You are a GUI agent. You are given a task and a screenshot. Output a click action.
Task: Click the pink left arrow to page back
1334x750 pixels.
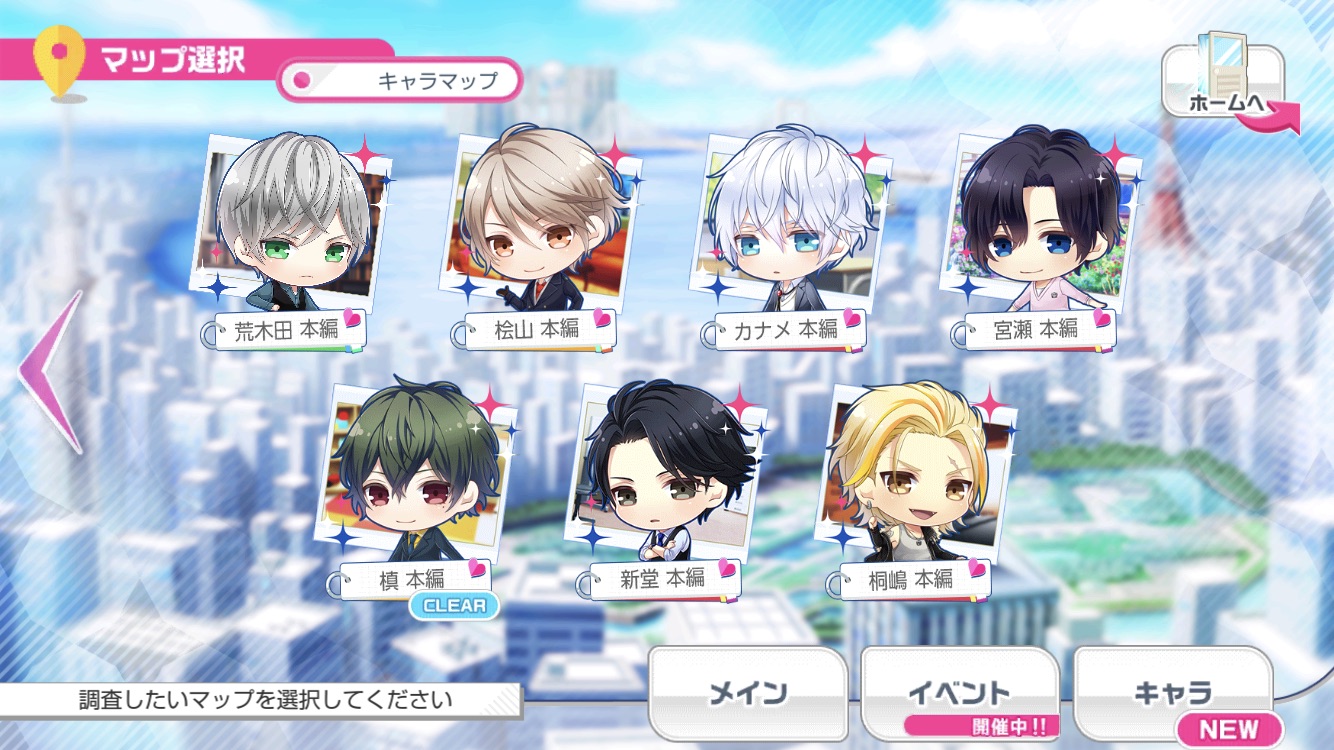(52, 370)
